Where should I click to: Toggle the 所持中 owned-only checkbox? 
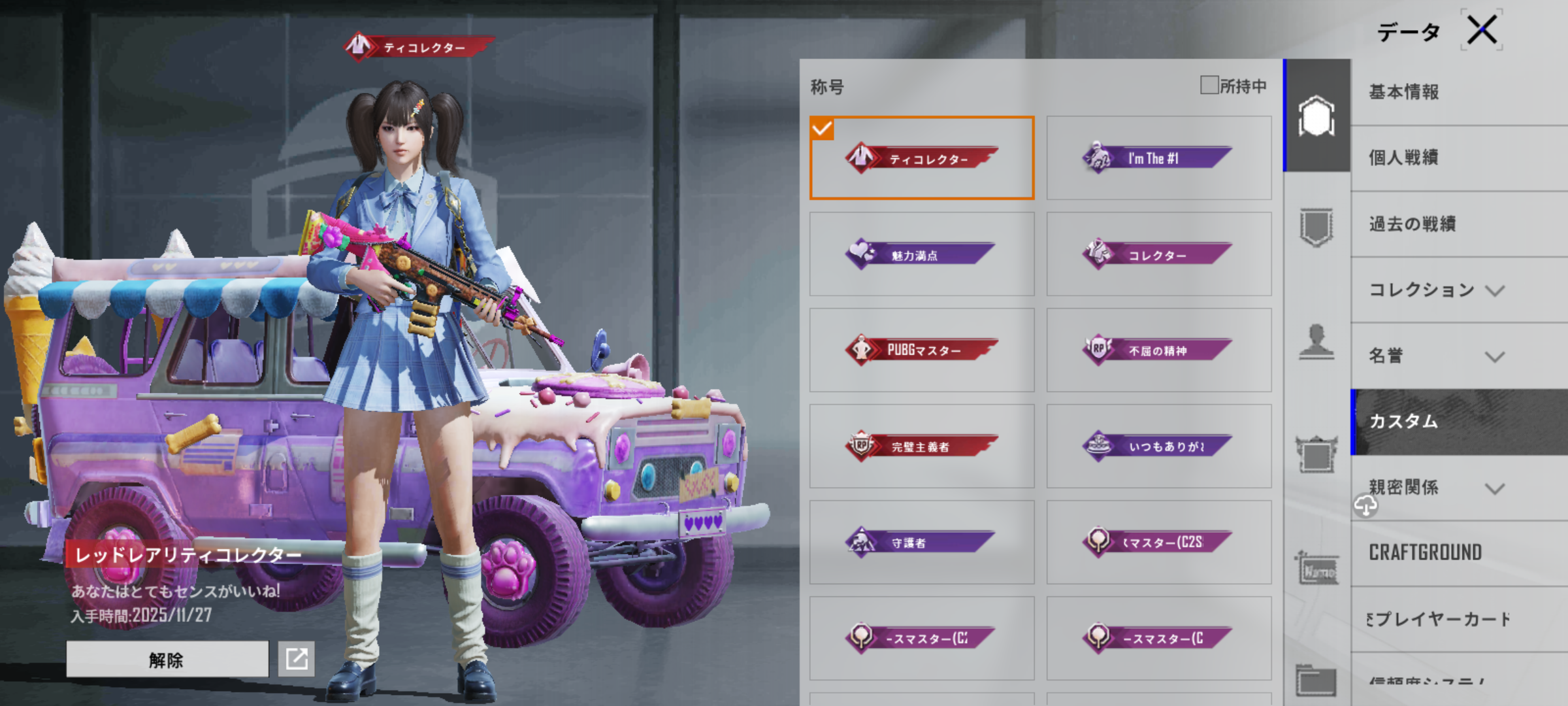tap(1209, 85)
